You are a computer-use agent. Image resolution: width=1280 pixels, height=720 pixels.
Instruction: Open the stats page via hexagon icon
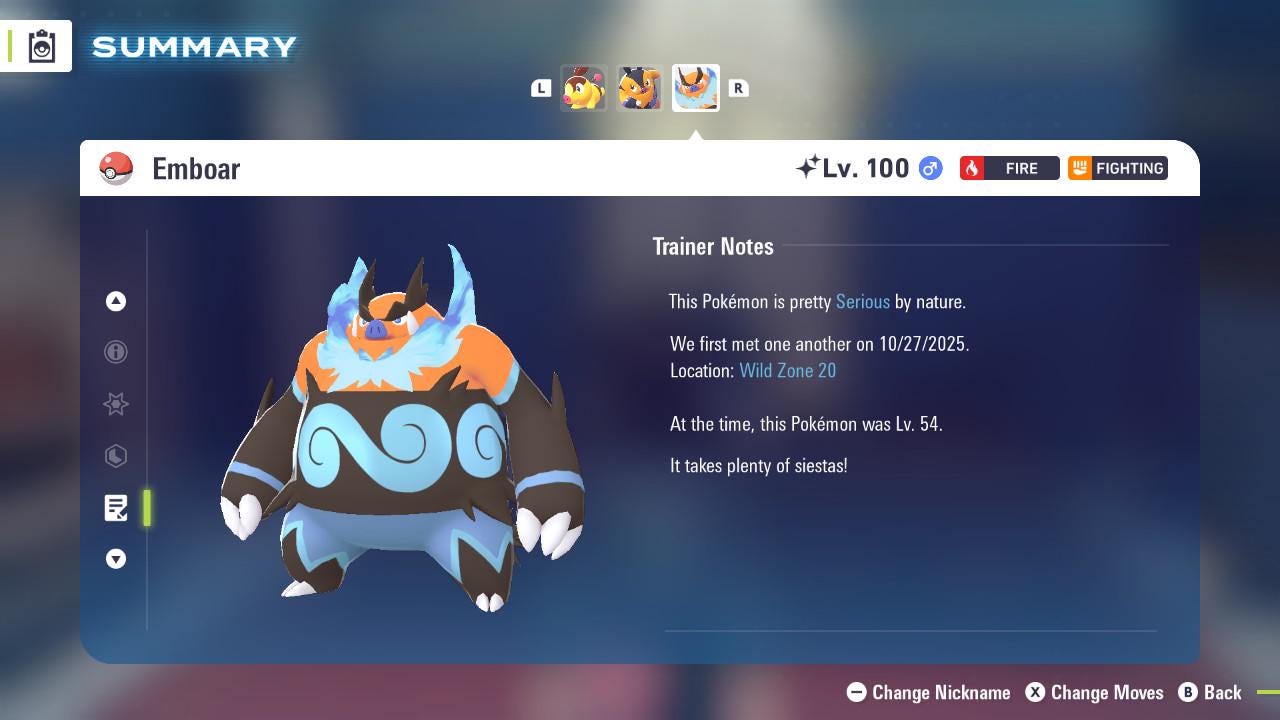point(116,456)
